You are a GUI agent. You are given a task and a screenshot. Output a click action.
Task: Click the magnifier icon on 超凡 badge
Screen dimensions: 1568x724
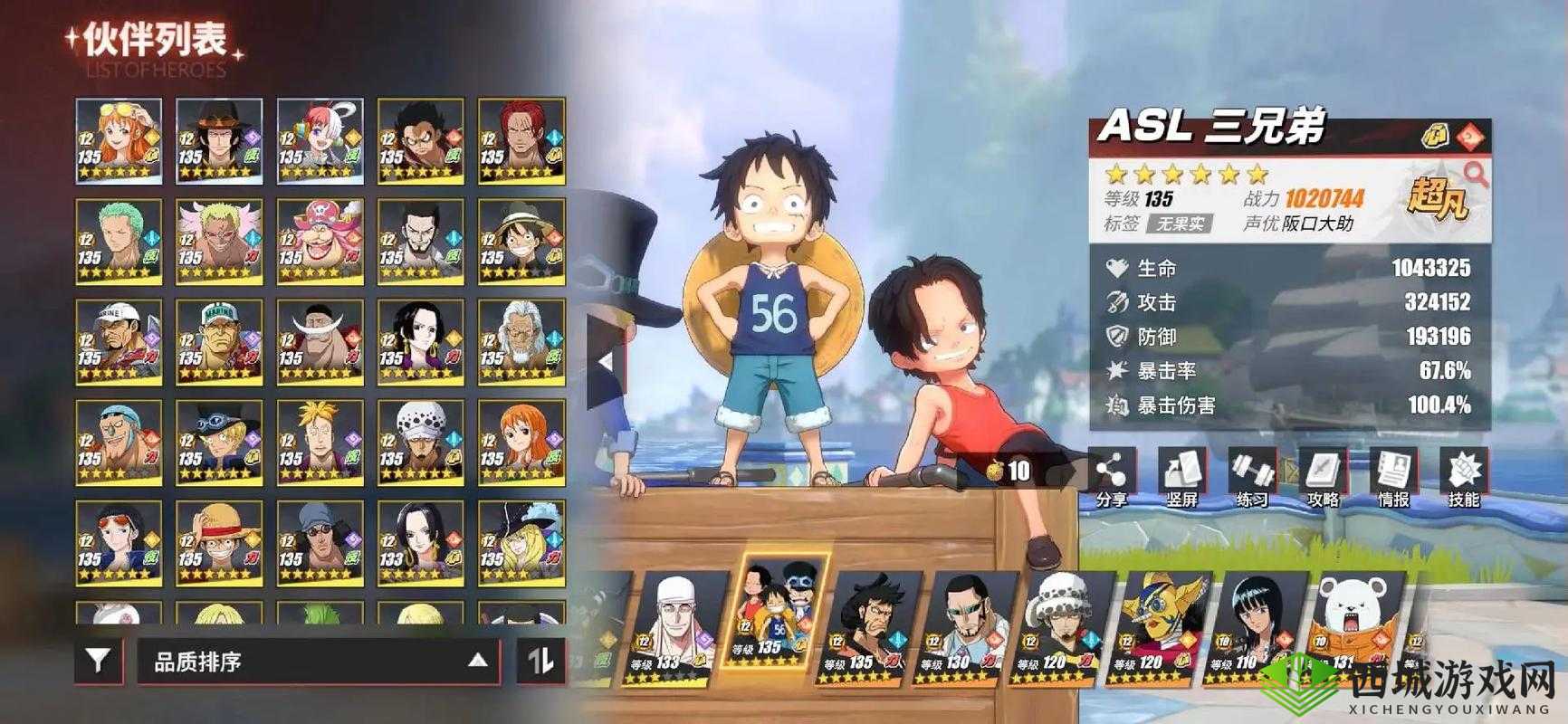coord(1476,174)
